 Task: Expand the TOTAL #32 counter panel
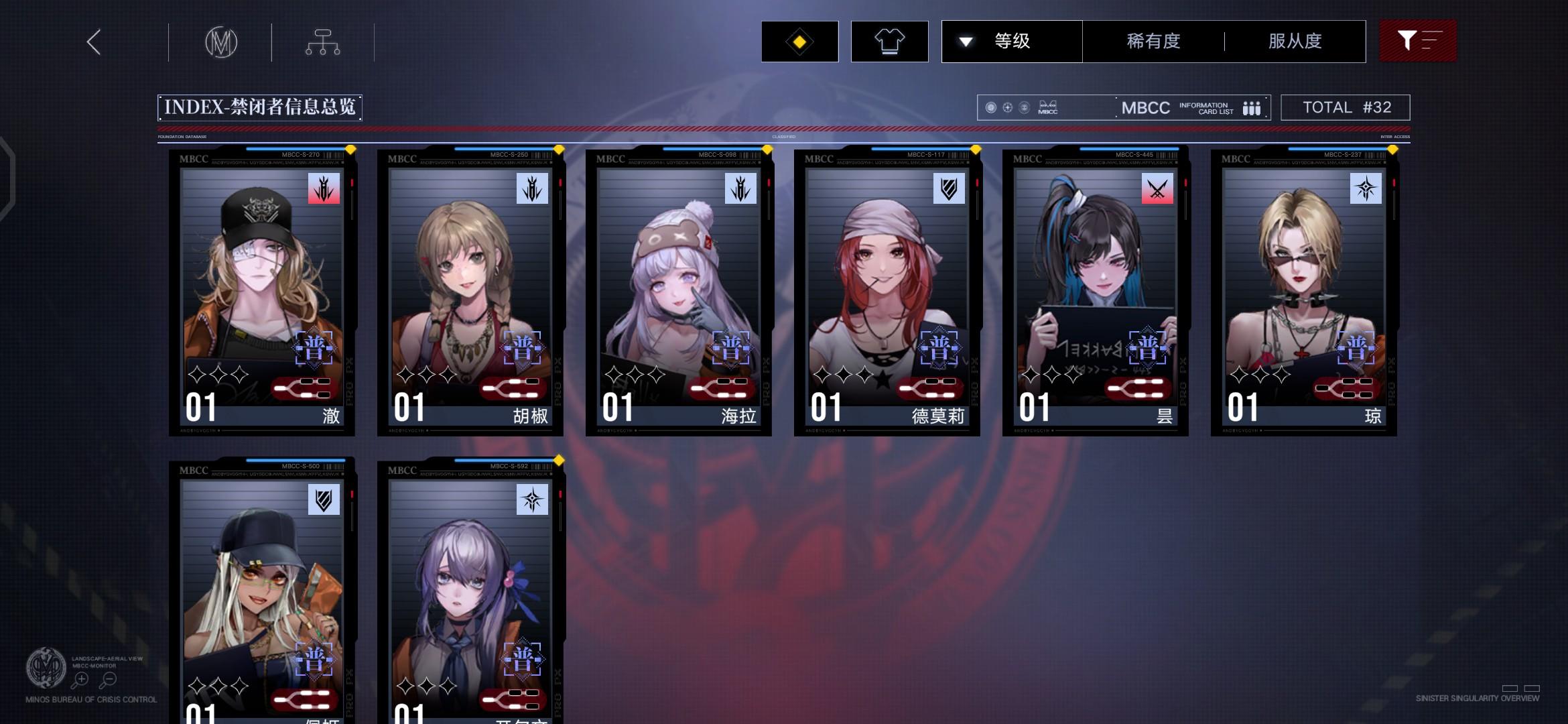pyautogui.click(x=1345, y=107)
